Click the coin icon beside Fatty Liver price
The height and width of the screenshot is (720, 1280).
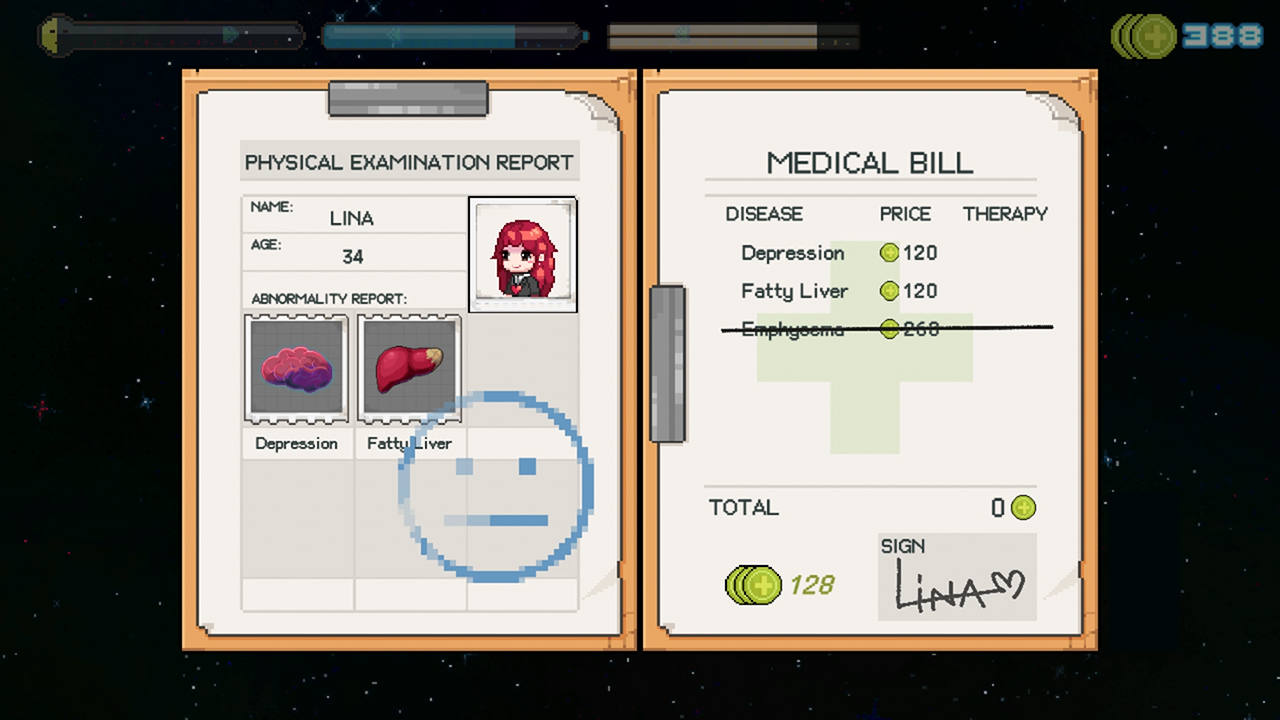[x=889, y=291]
